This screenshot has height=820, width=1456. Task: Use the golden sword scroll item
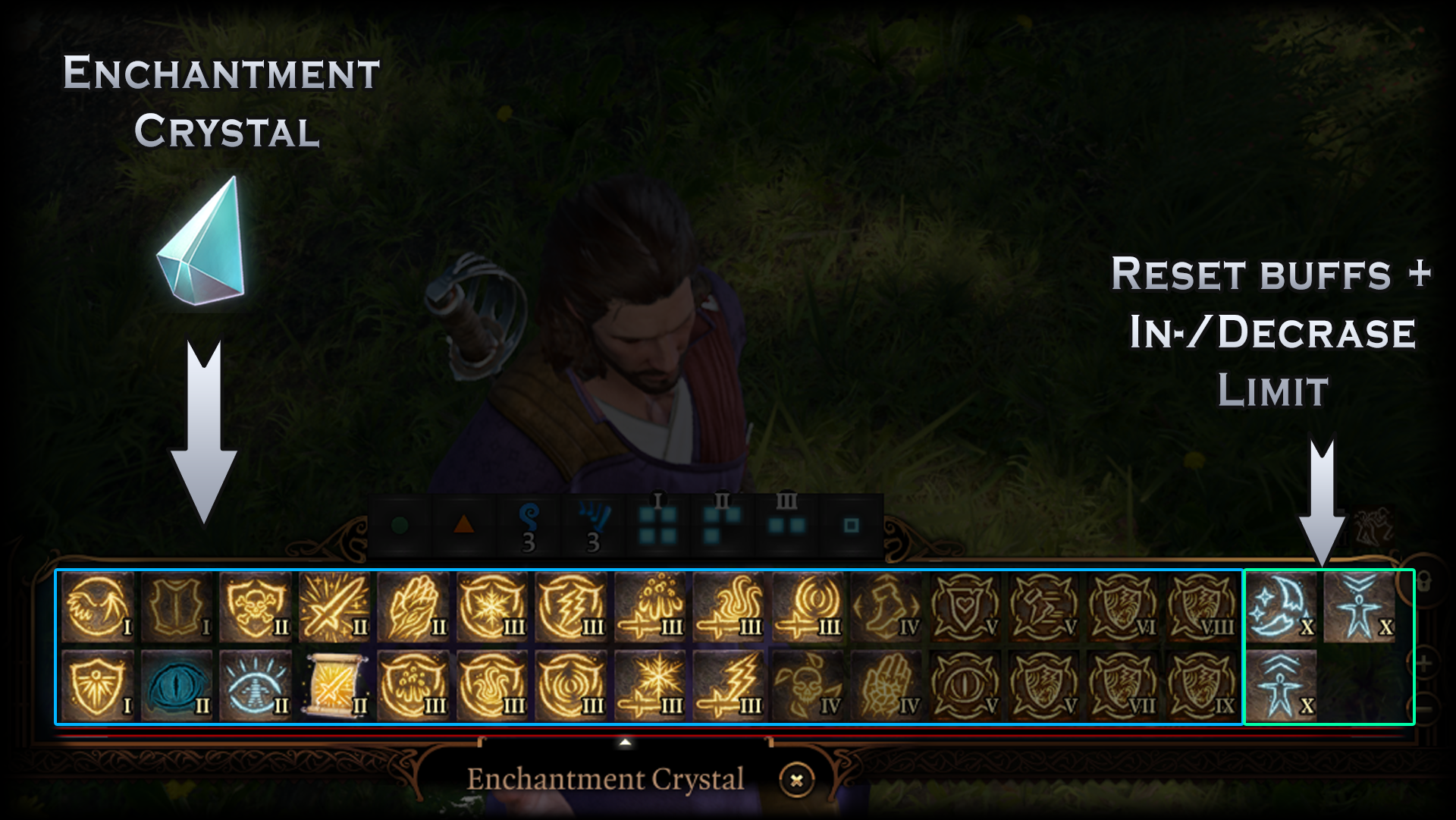(334, 686)
